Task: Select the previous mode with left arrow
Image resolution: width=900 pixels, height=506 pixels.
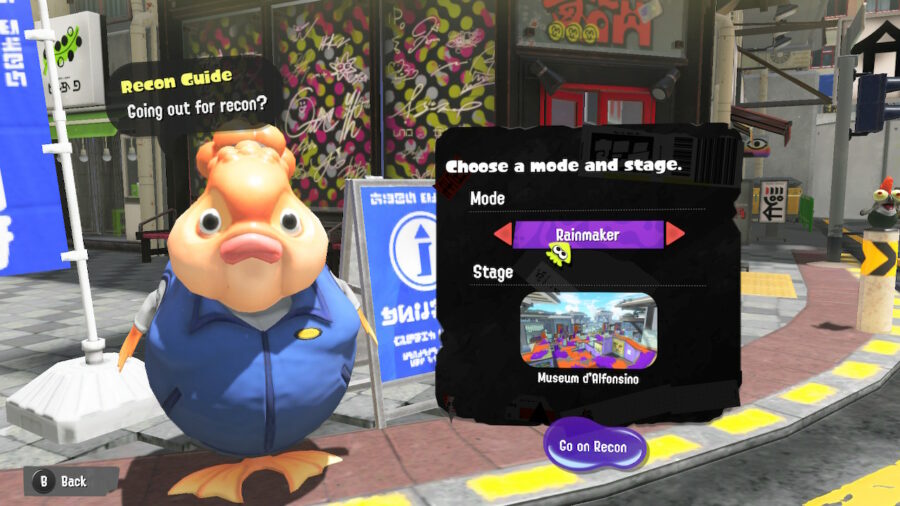Action: point(502,234)
